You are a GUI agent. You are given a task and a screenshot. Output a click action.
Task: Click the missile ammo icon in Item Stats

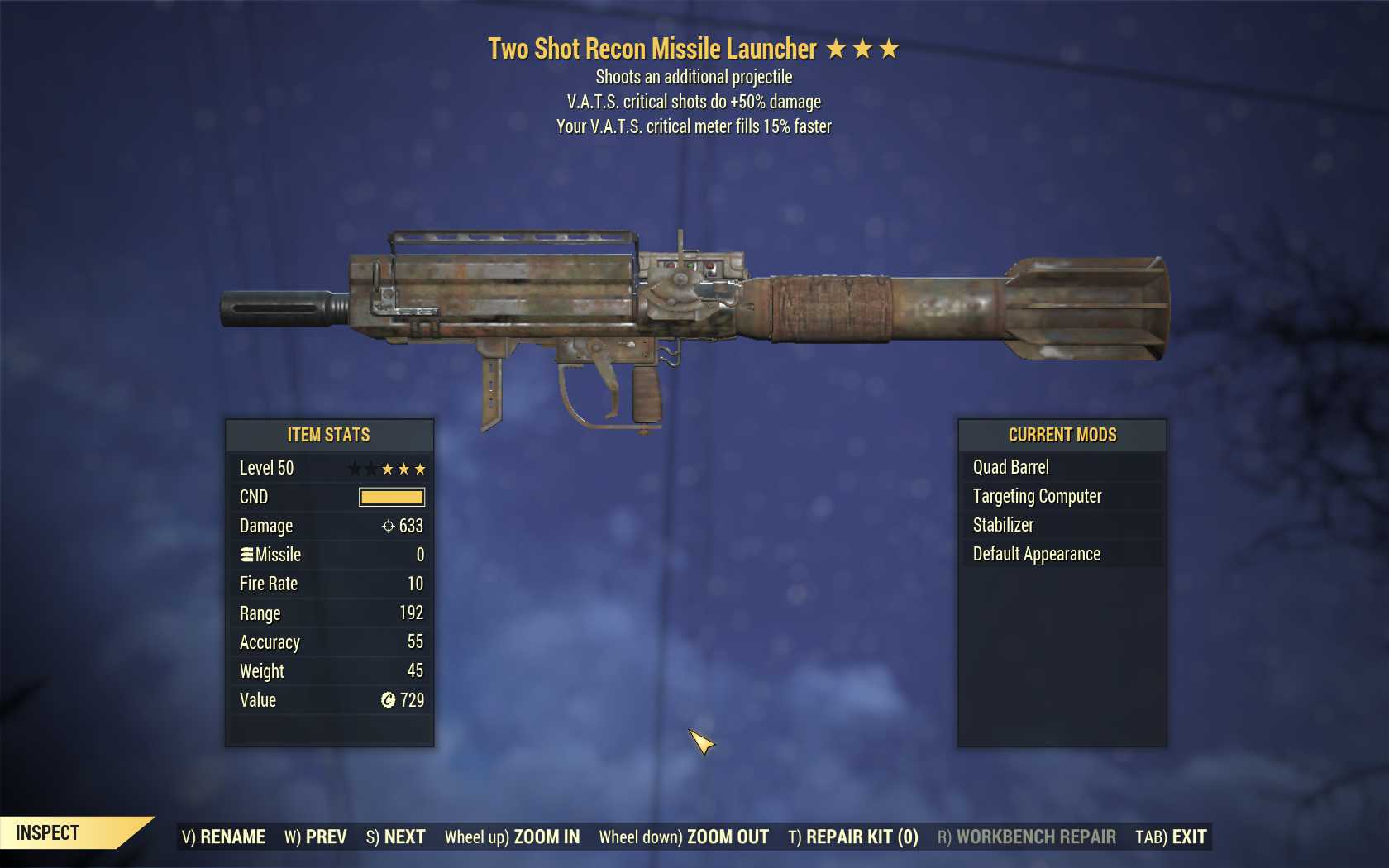coord(247,555)
